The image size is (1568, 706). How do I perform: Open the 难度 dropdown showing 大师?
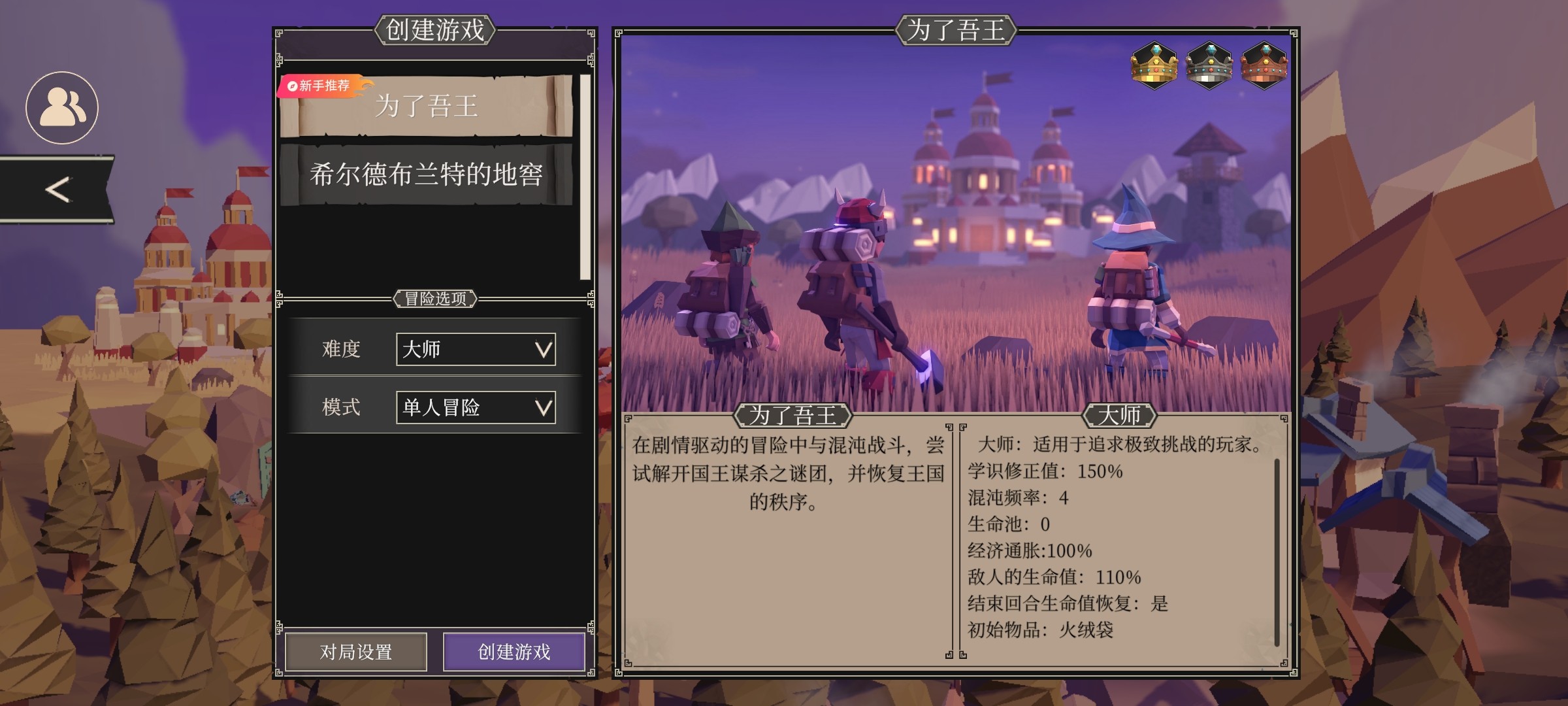click(476, 349)
